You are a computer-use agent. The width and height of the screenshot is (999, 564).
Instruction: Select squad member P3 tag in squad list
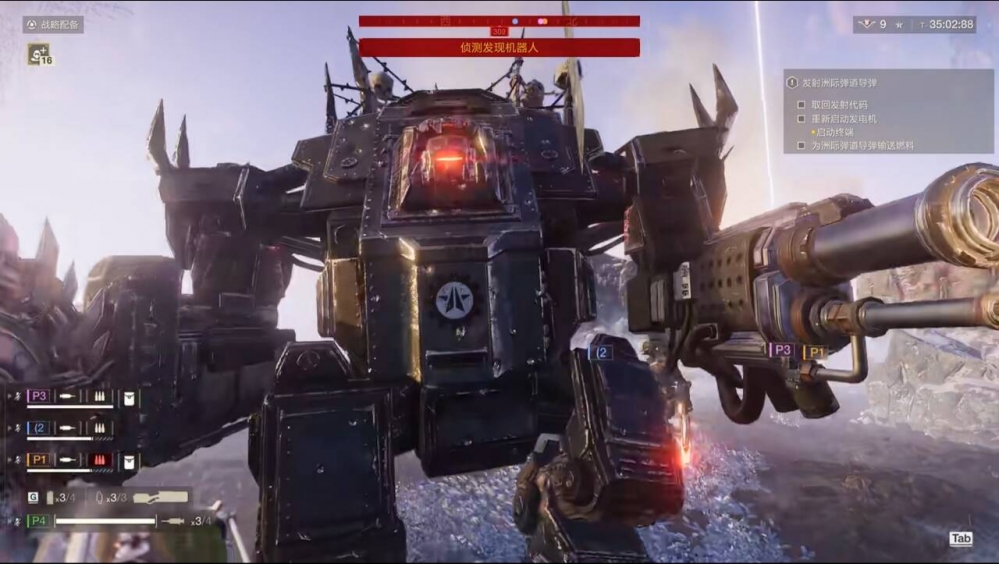pos(39,397)
